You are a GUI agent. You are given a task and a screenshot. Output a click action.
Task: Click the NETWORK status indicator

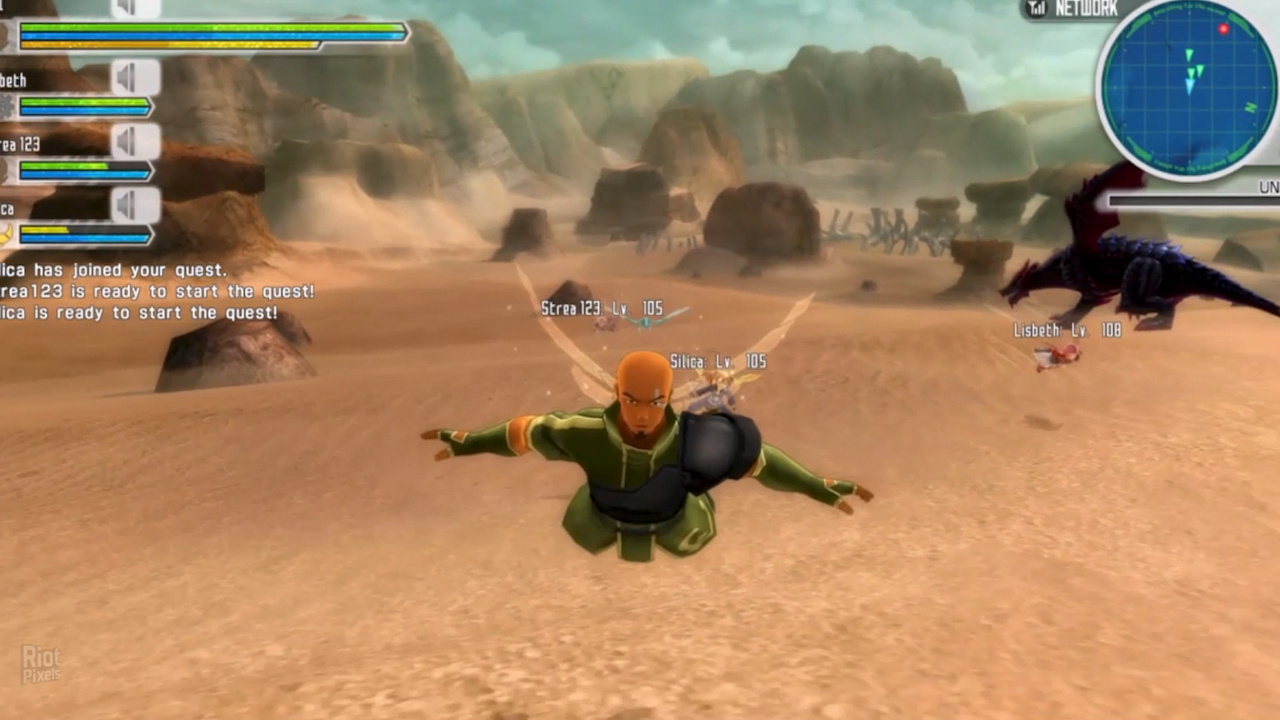[1073, 9]
